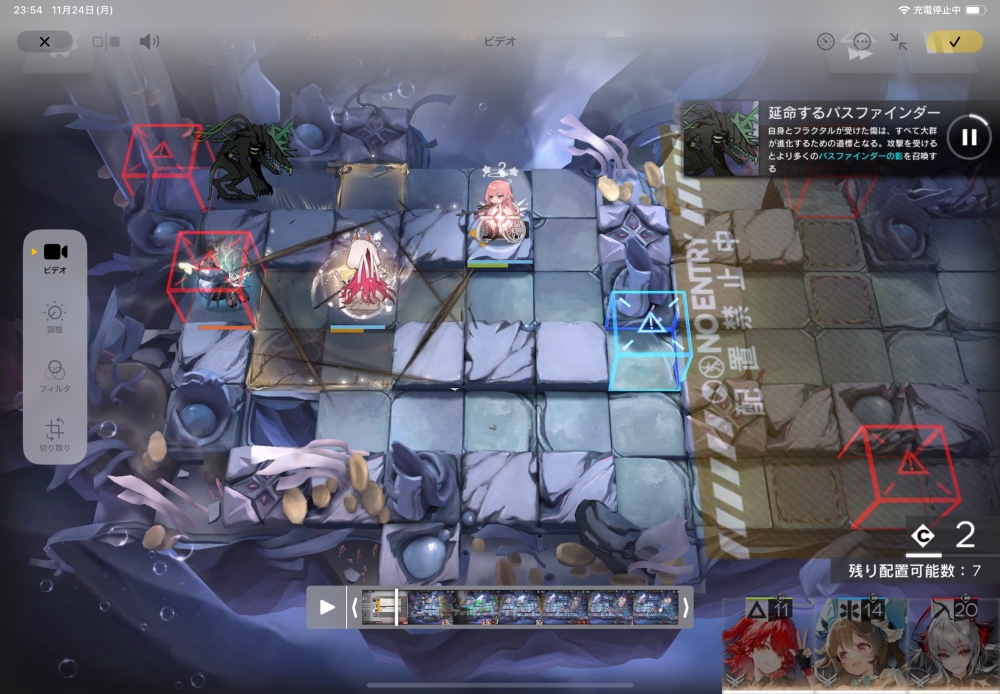Play the video from the timeline bar

[x=327, y=607]
